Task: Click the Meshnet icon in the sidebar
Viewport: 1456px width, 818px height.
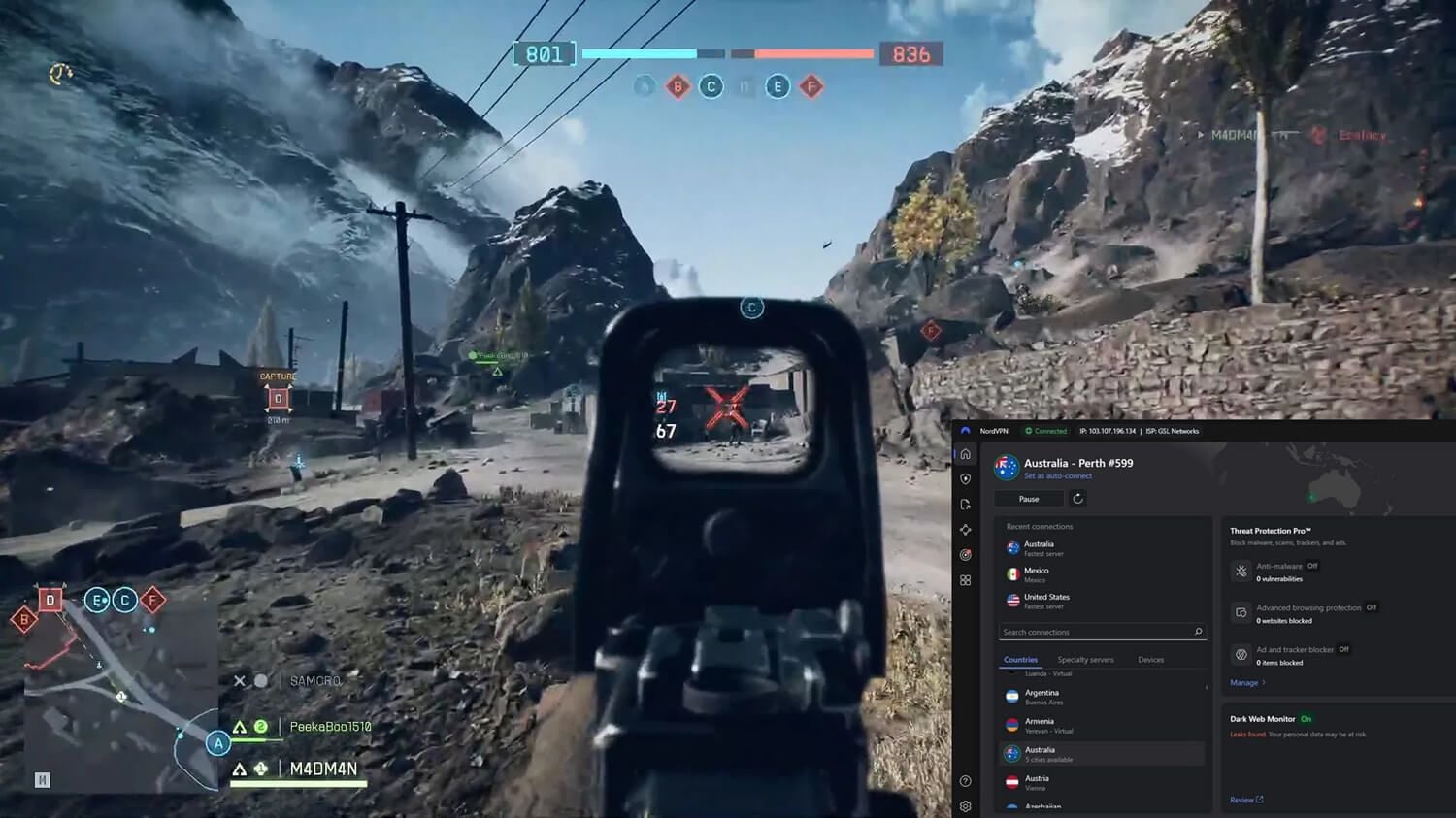Action: [x=966, y=529]
